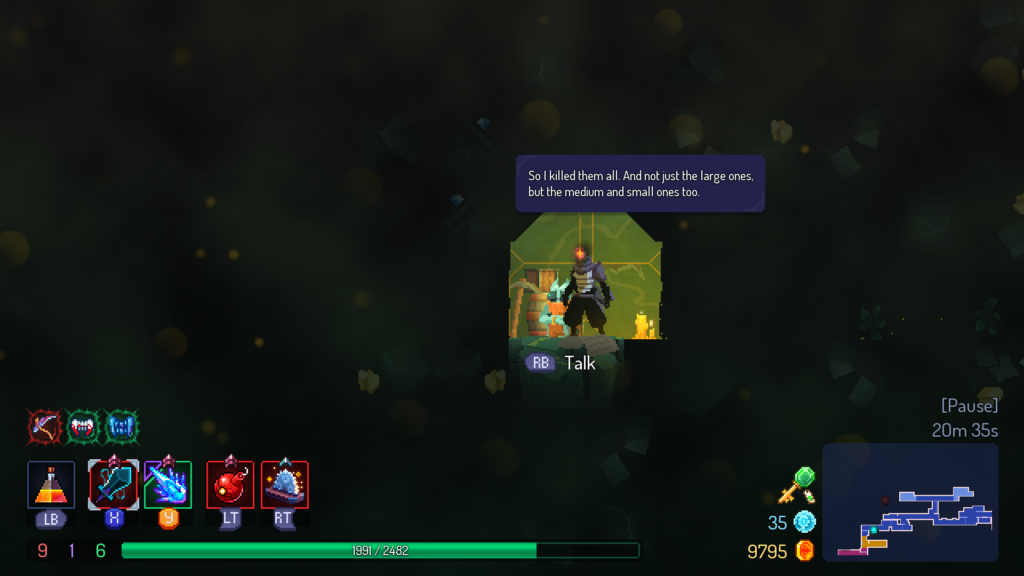Activate the red bomb grenade skill
The image size is (1024, 576).
pos(230,485)
